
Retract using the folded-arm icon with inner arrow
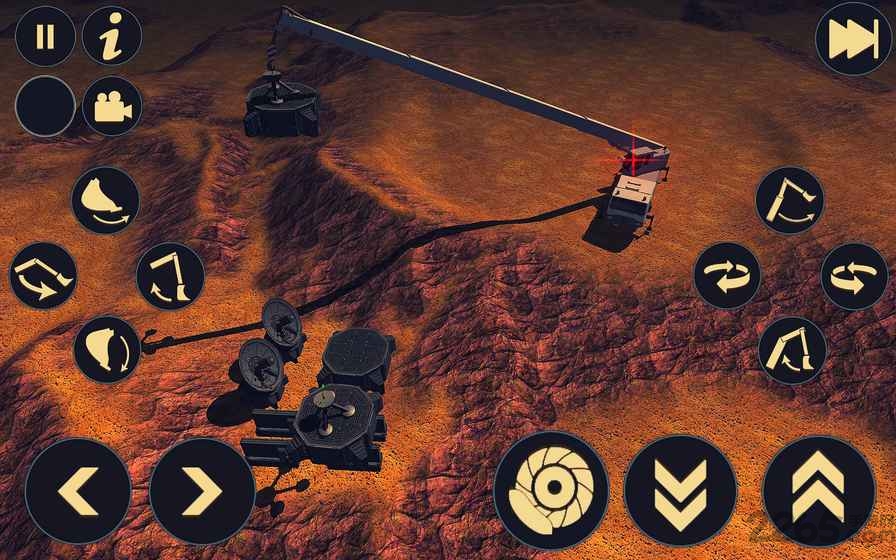pyautogui.click(x=791, y=349)
